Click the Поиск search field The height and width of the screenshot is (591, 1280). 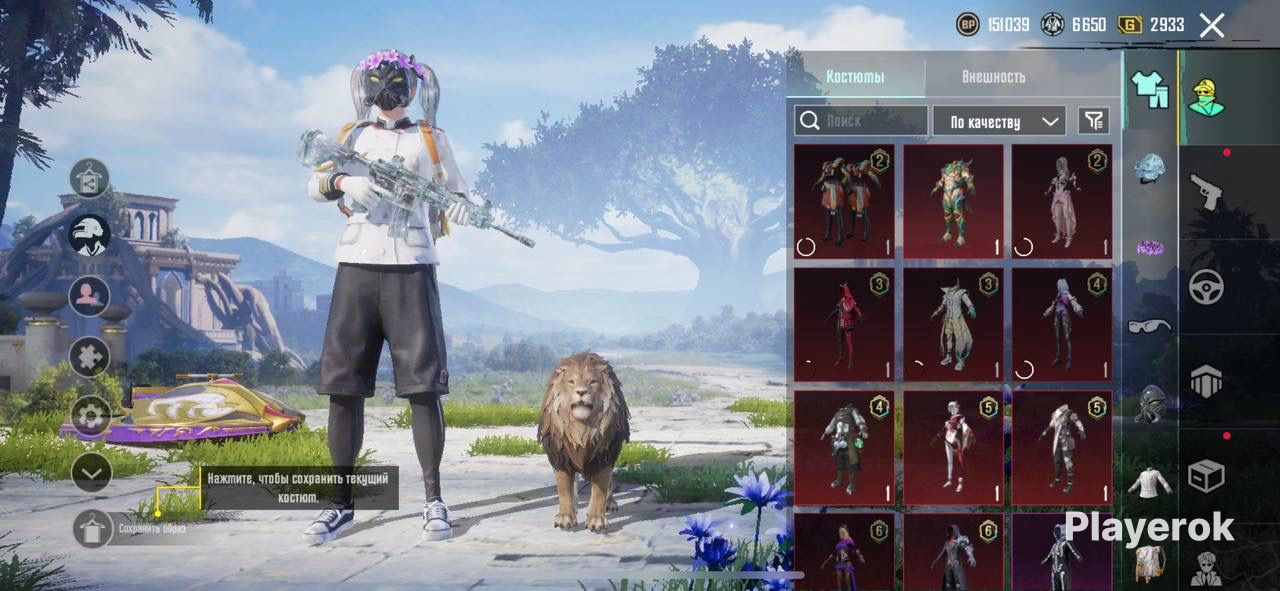click(x=861, y=121)
